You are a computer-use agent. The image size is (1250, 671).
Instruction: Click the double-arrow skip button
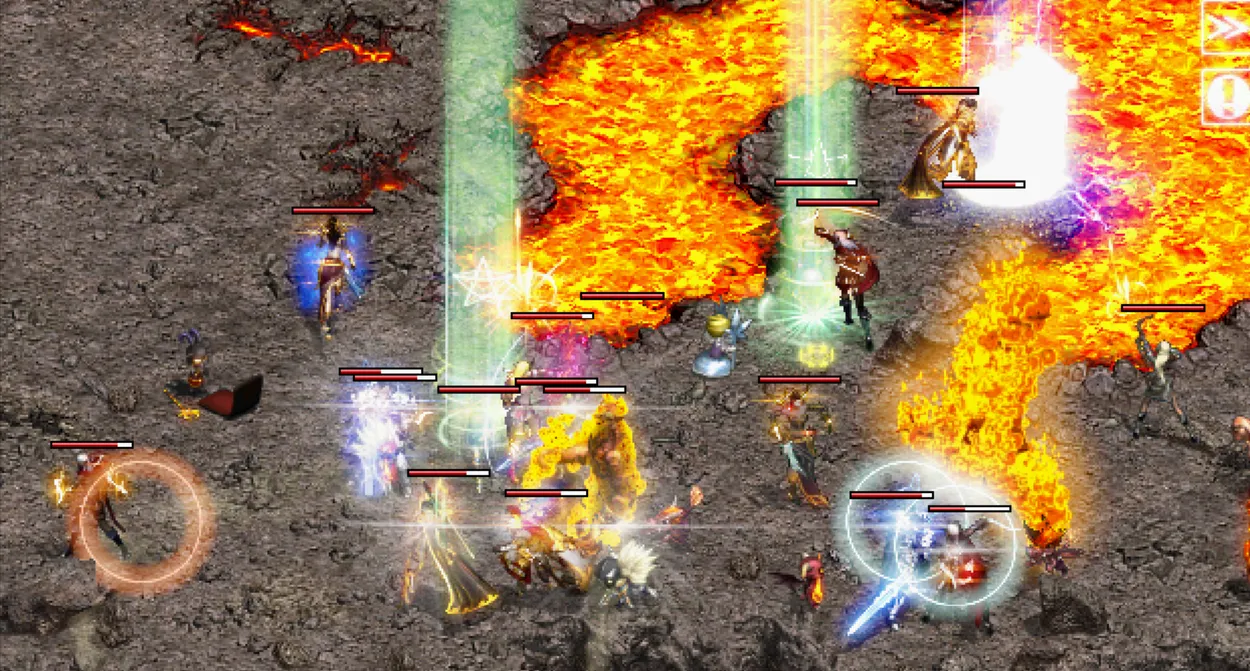pyautogui.click(x=1227, y=30)
